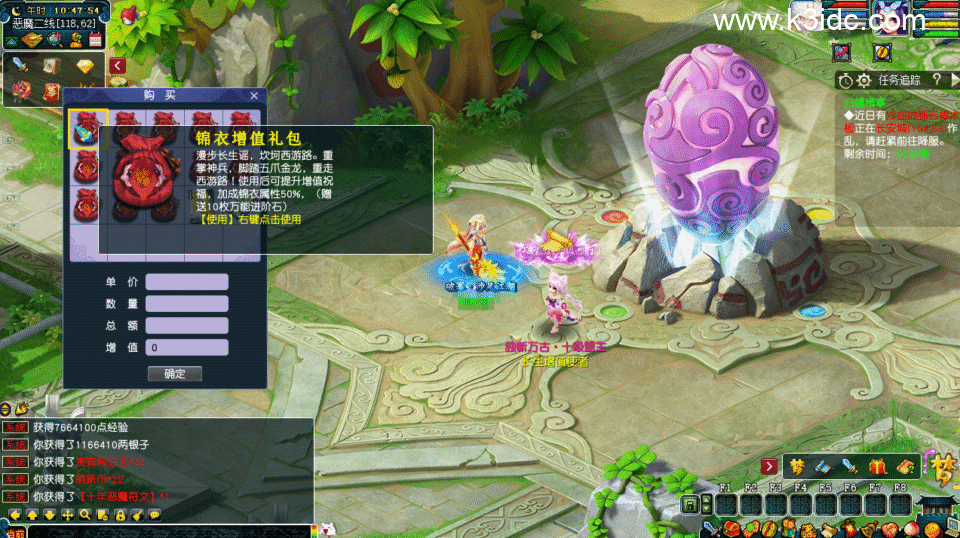Open the blue scroll icon in shortcut bar

(x=822, y=466)
